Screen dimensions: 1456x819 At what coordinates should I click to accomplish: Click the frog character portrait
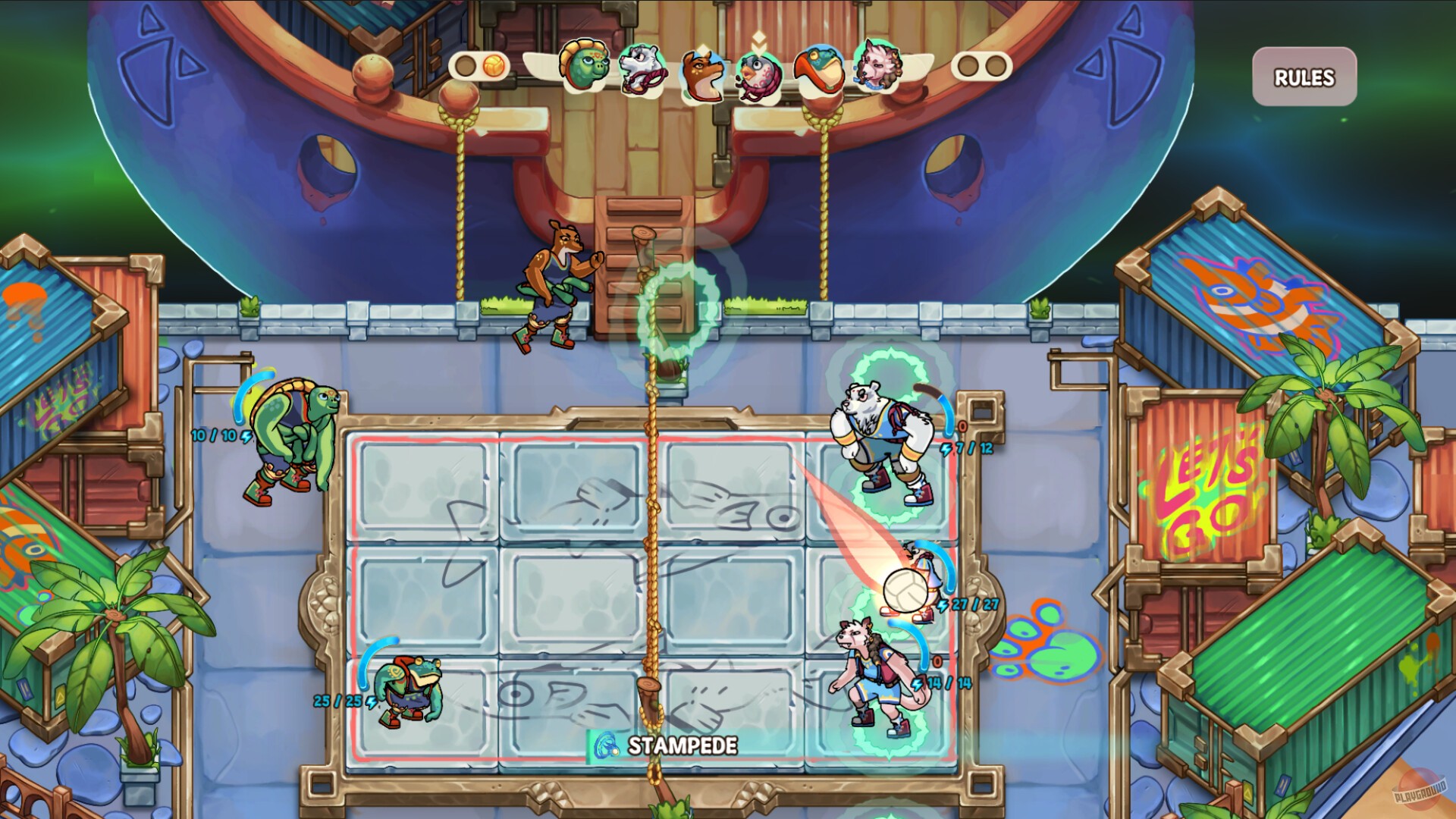click(x=819, y=72)
